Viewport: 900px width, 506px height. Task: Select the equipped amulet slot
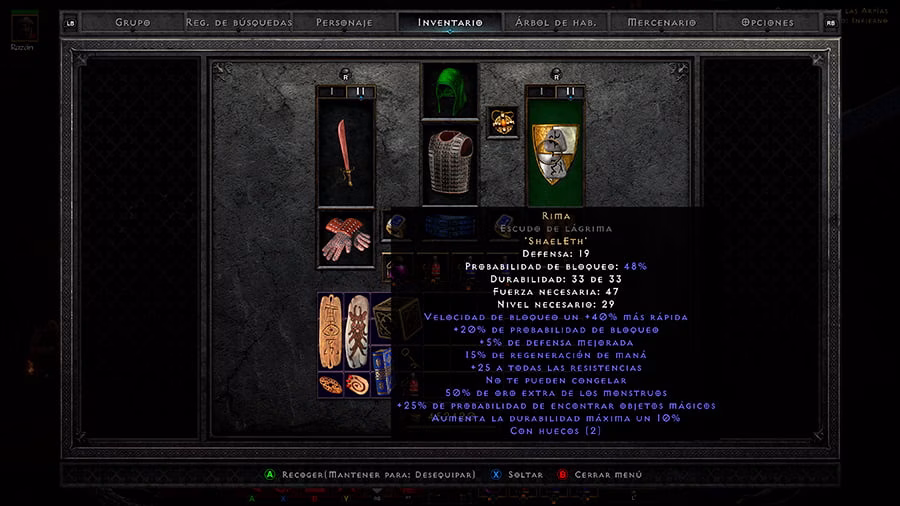501,122
